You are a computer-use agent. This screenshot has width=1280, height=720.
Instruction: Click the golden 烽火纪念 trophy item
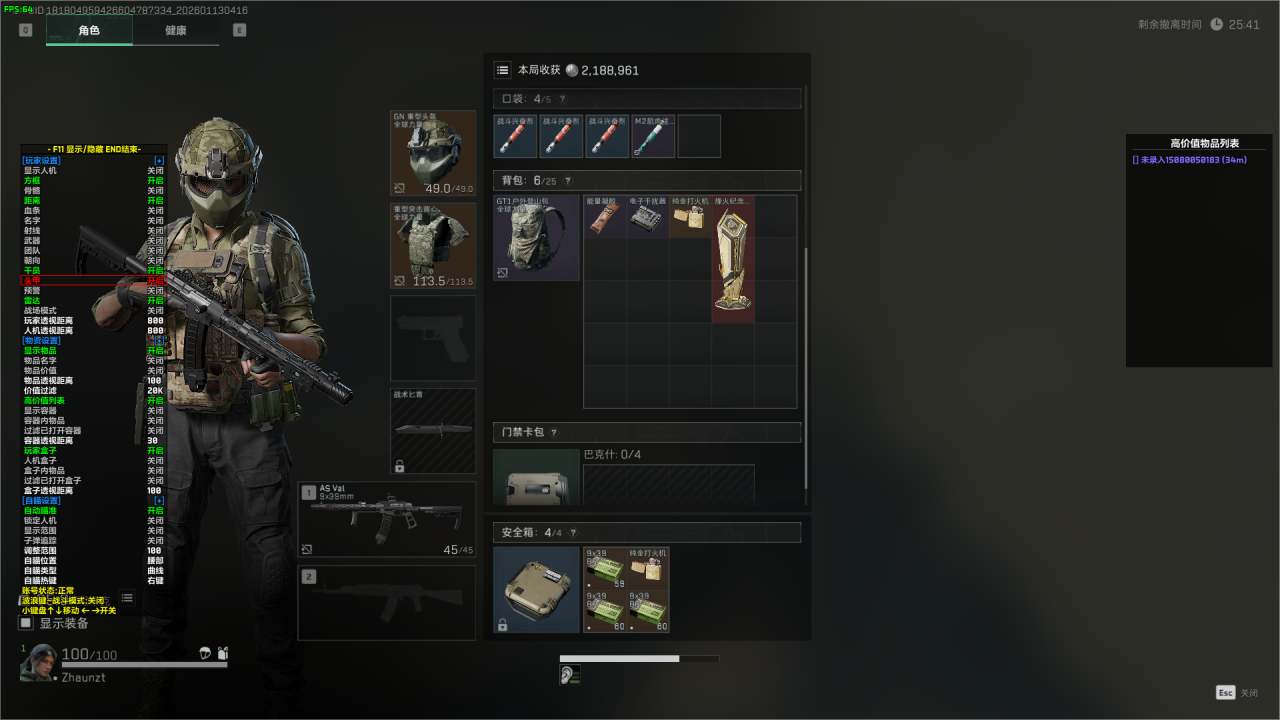pos(733,260)
